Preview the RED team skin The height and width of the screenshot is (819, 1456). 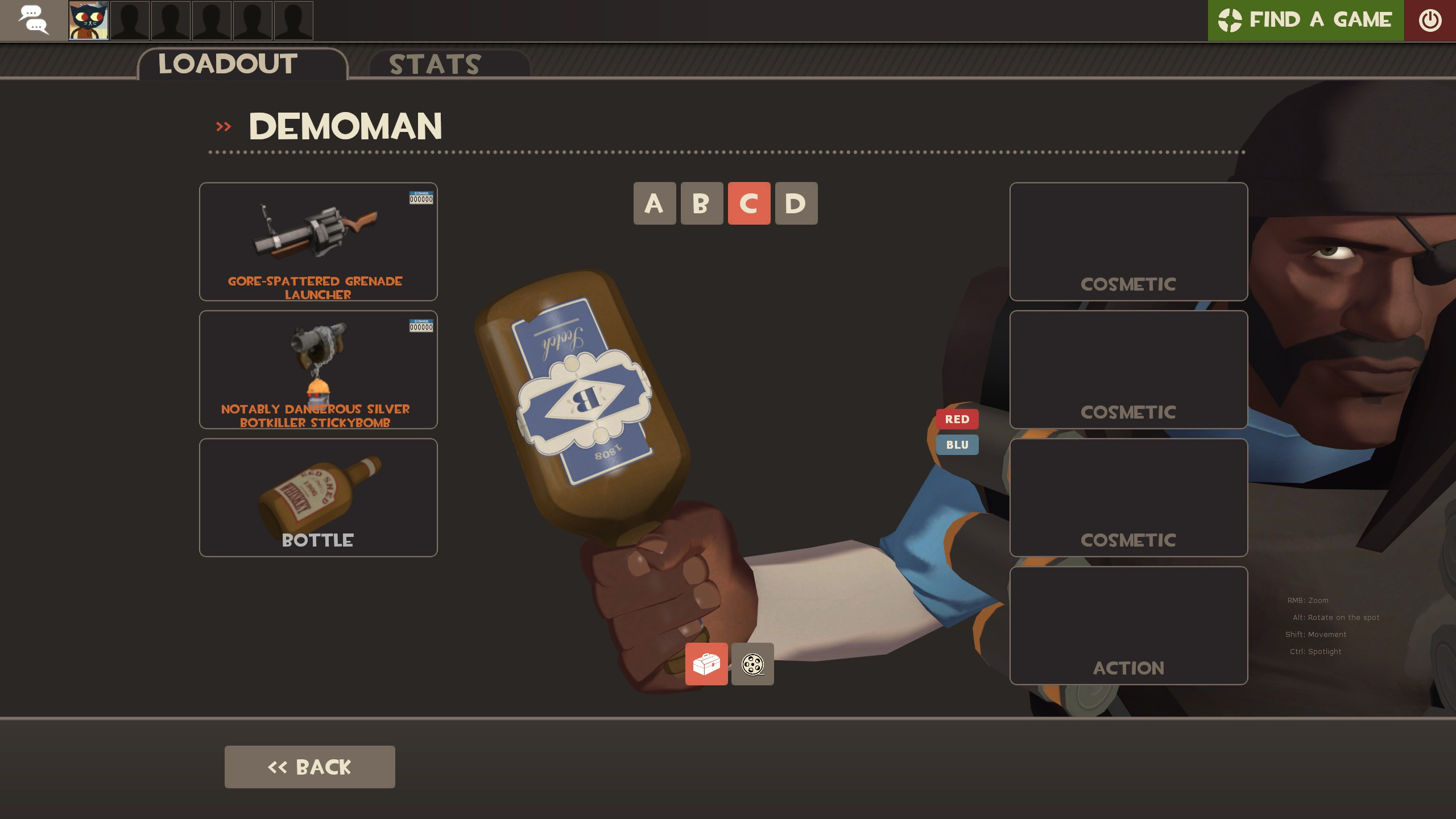[x=957, y=419]
